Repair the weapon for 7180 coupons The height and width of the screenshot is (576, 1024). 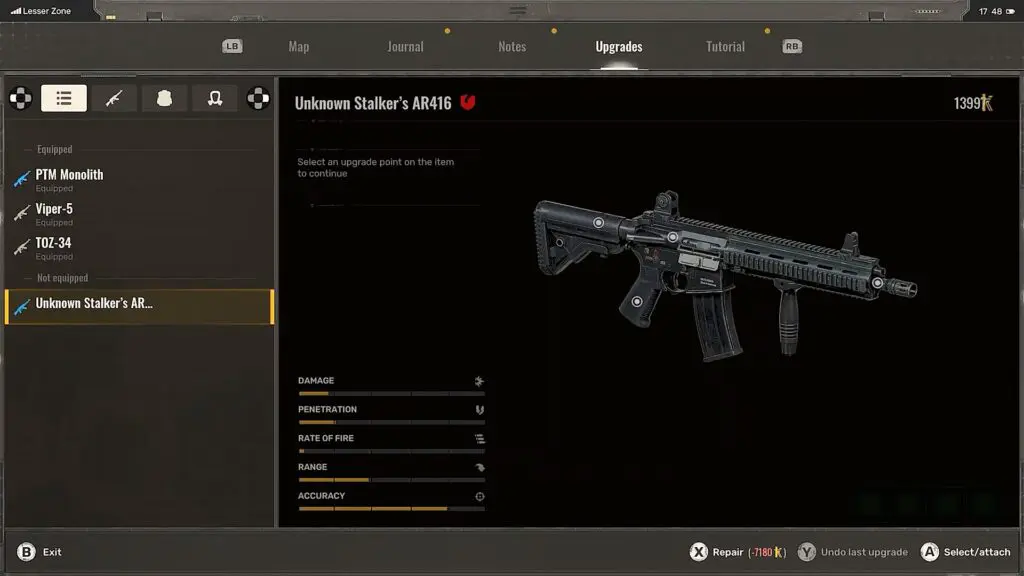[738, 552]
